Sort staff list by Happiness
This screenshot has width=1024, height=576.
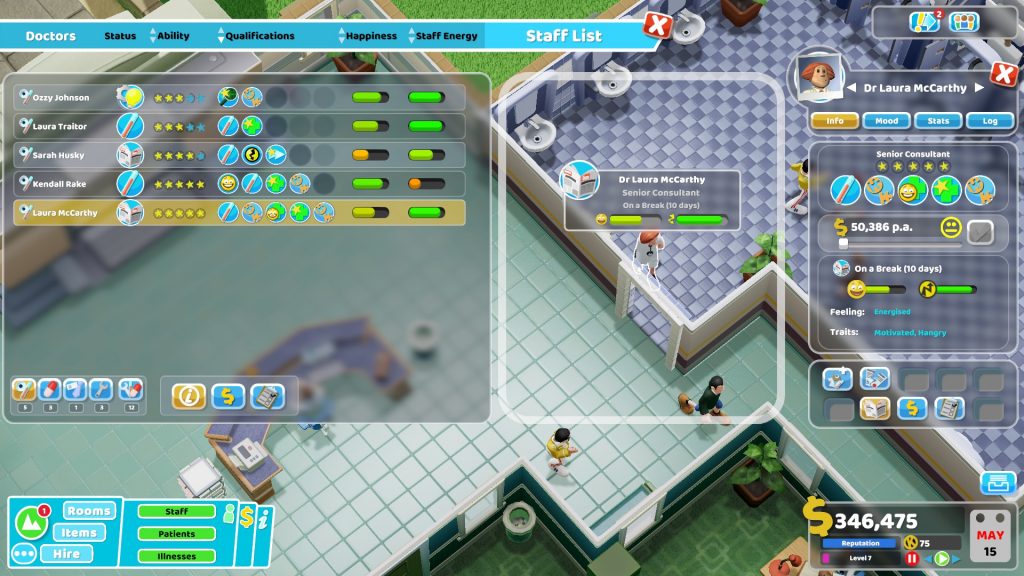click(371, 36)
